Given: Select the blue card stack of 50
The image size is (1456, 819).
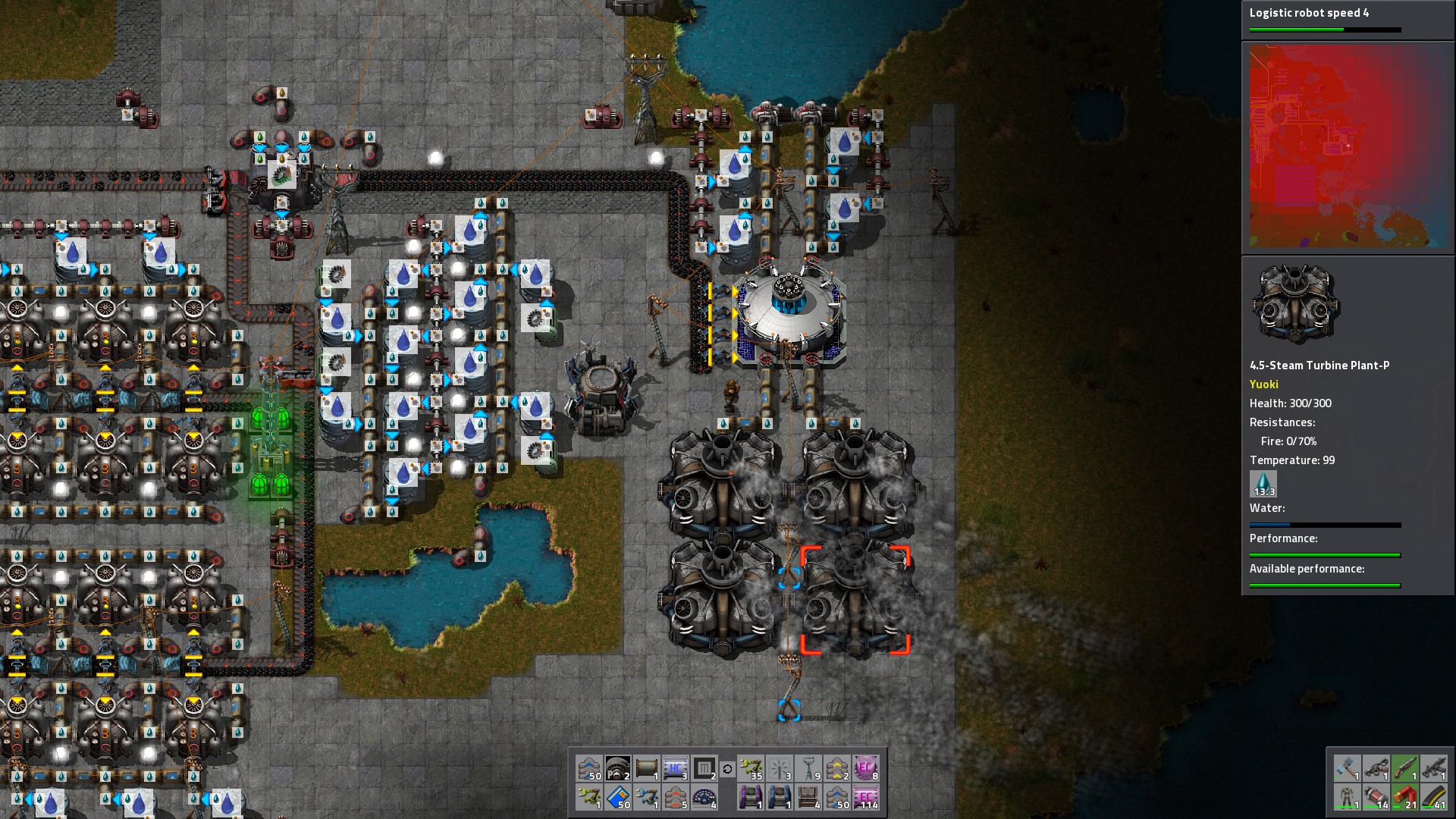Looking at the screenshot, I should point(618,797).
